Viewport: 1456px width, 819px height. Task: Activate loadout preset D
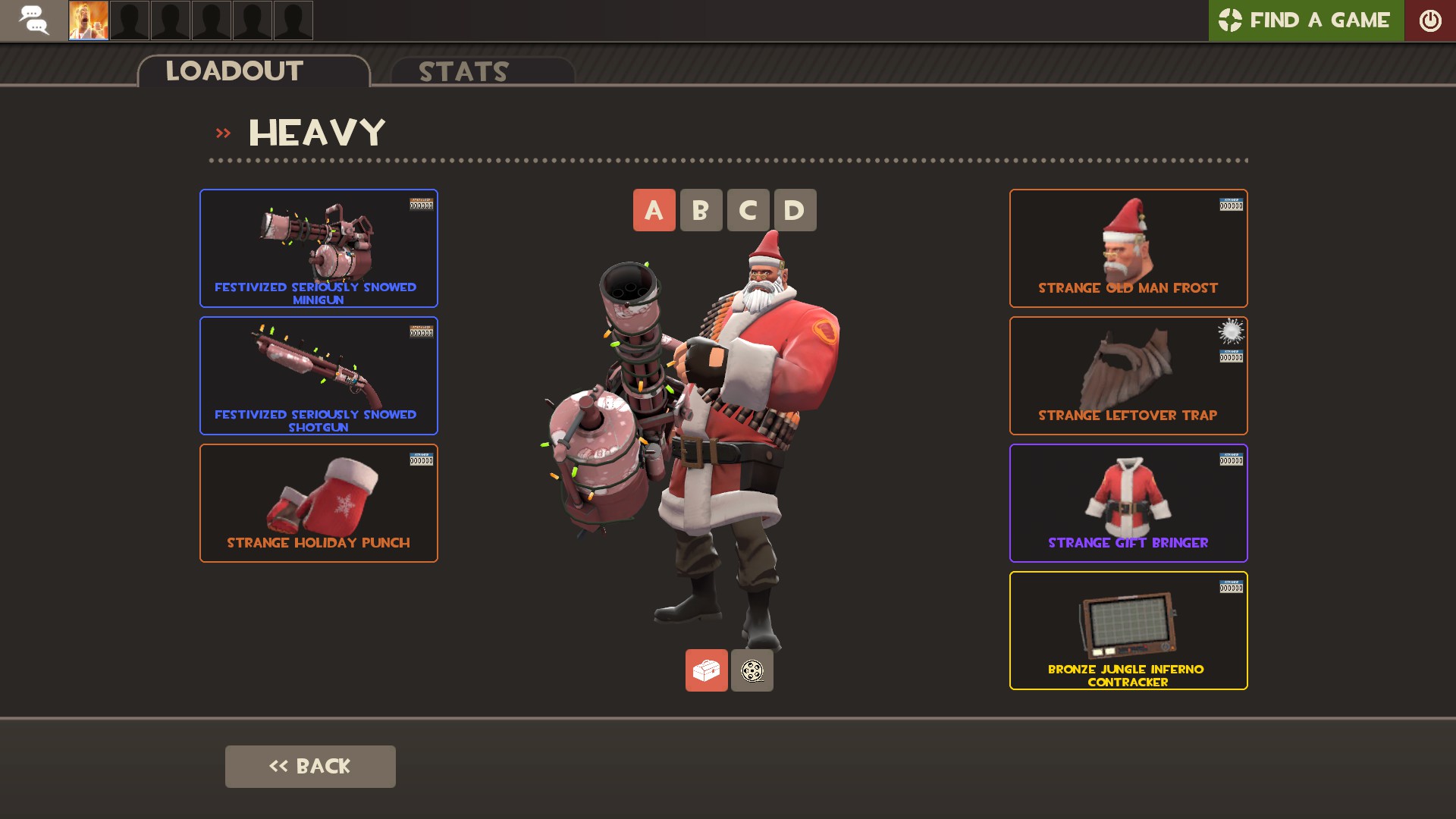[795, 210]
